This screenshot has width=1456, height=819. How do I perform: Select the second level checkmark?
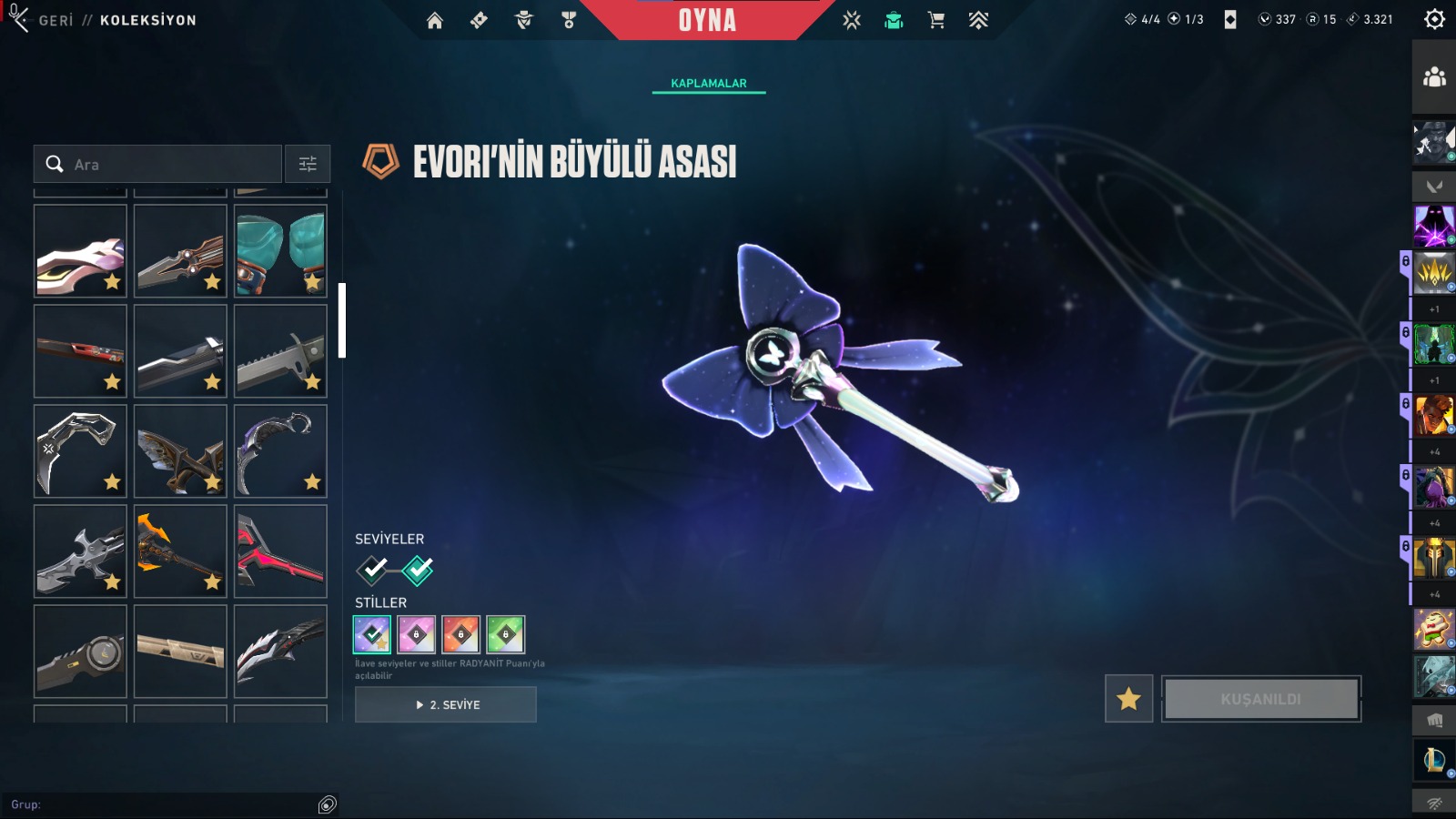click(x=418, y=570)
